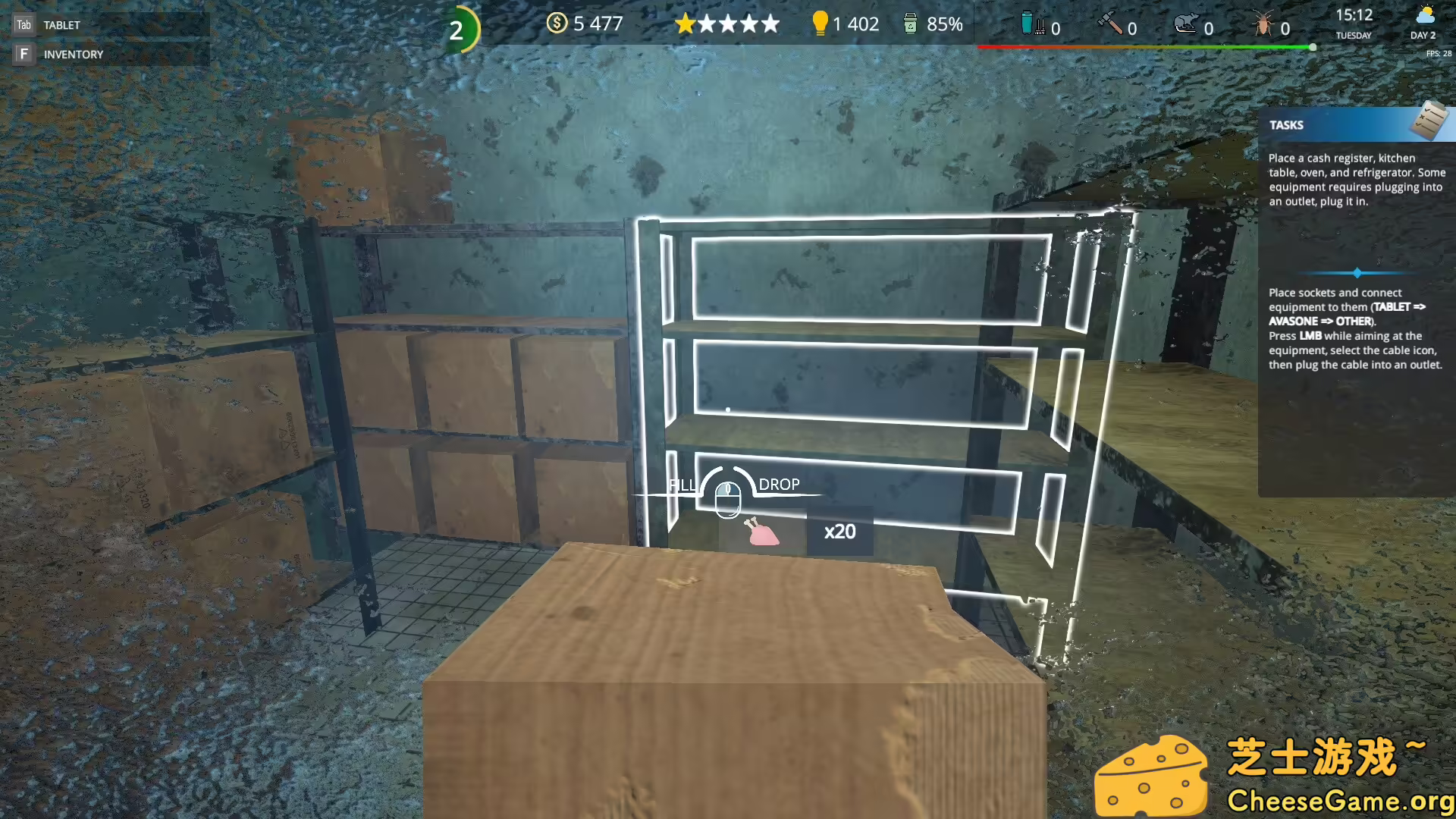Open the INVENTORY menu
Screen dimensions: 1456x819
[x=73, y=54]
